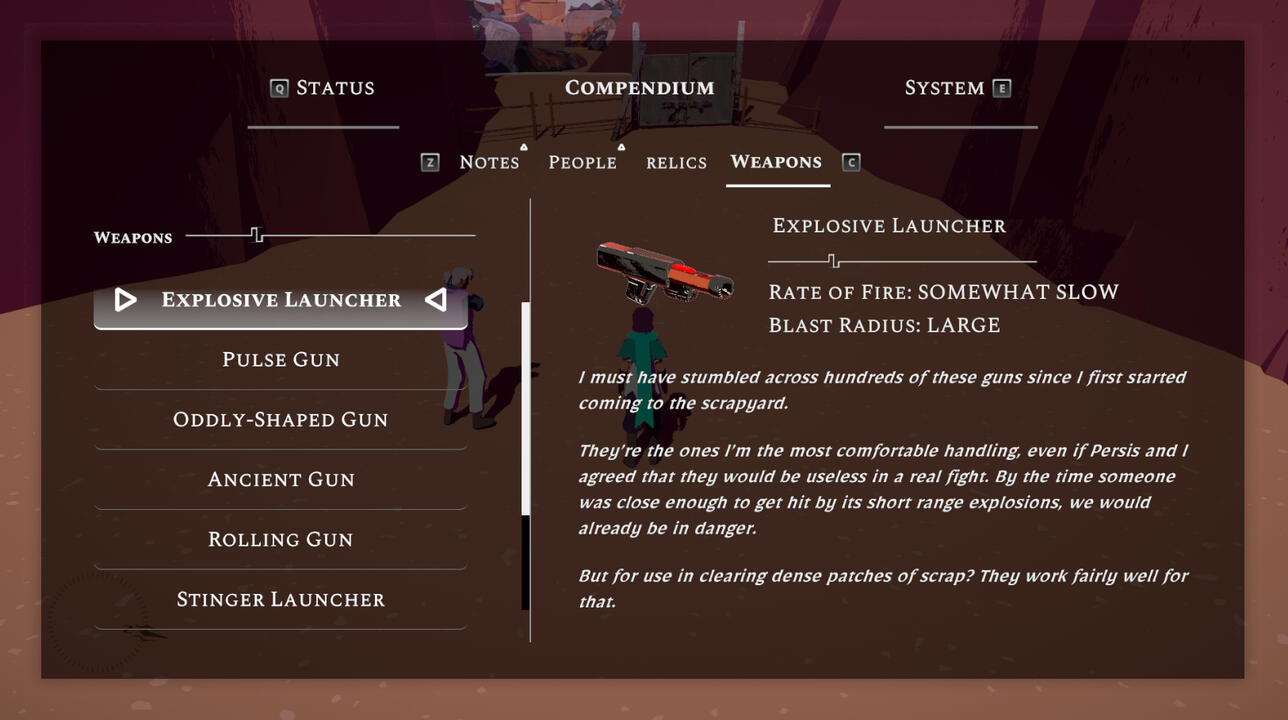Select the Explosive Launcher entry

281,300
